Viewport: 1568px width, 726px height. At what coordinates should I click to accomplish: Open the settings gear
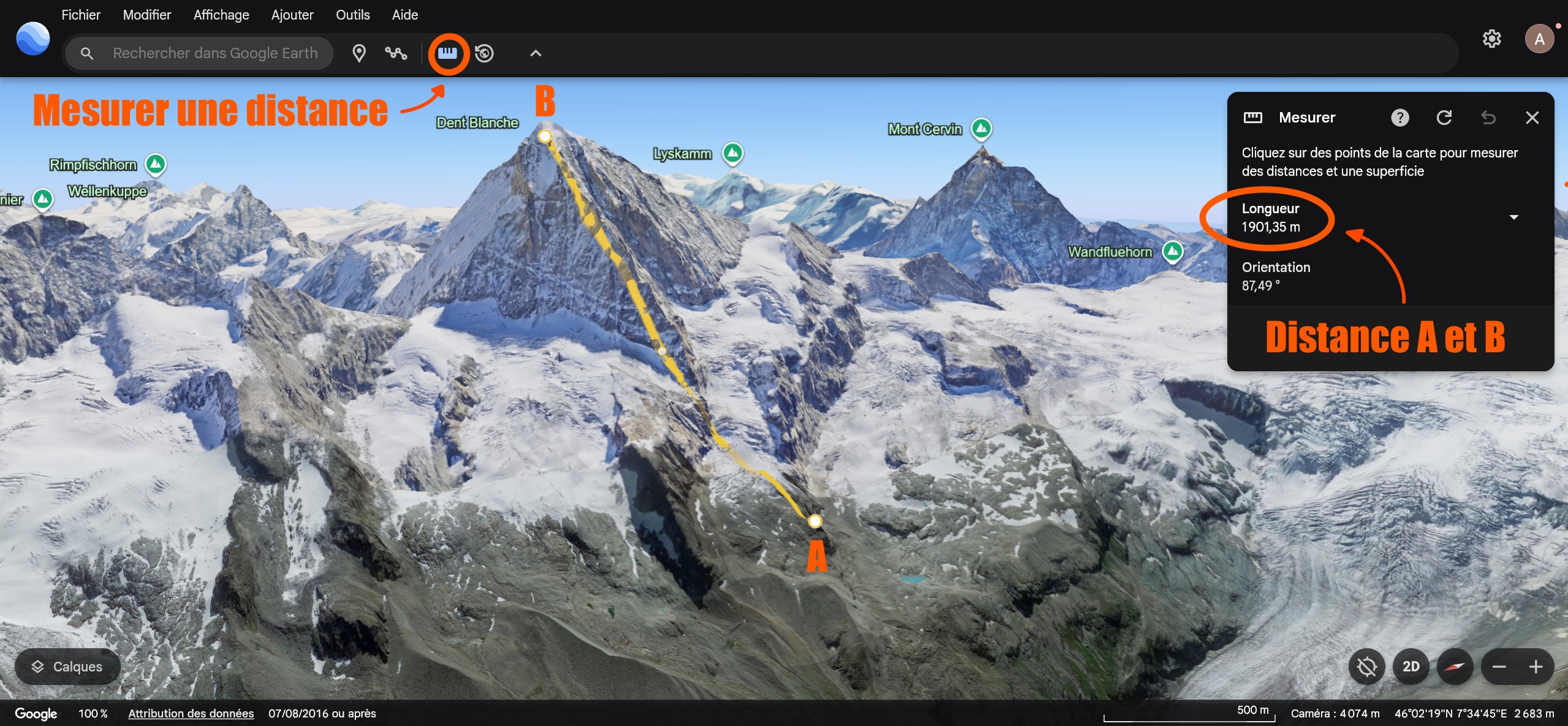point(1491,39)
